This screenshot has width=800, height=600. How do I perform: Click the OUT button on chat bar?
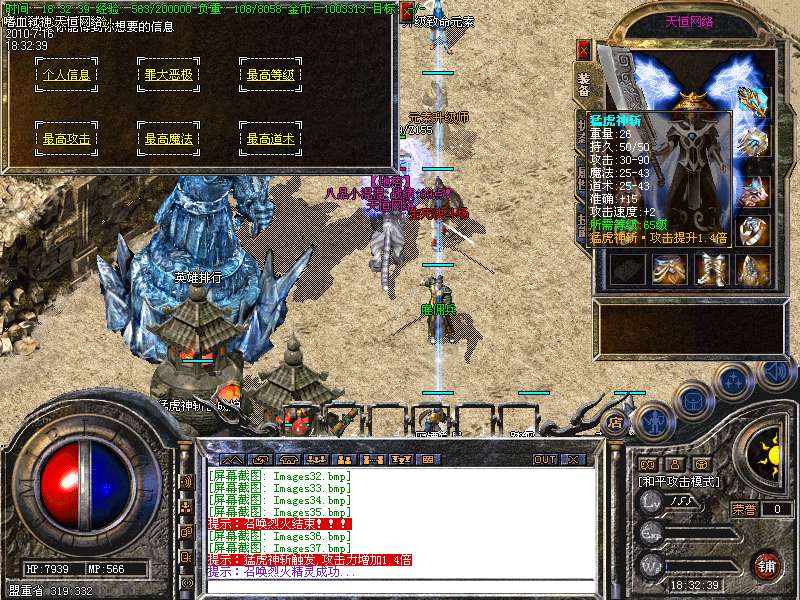pyautogui.click(x=545, y=459)
